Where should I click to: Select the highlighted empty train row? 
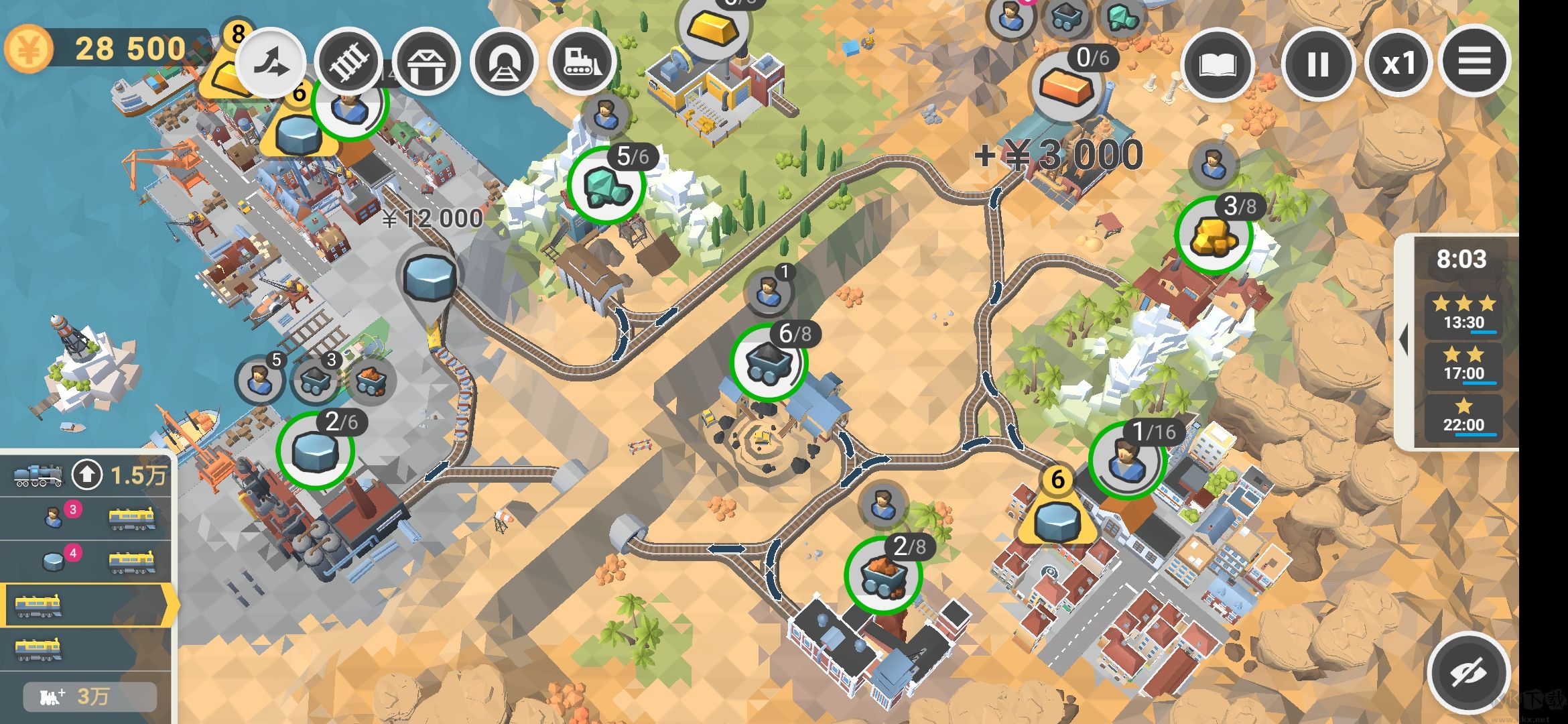[87, 605]
